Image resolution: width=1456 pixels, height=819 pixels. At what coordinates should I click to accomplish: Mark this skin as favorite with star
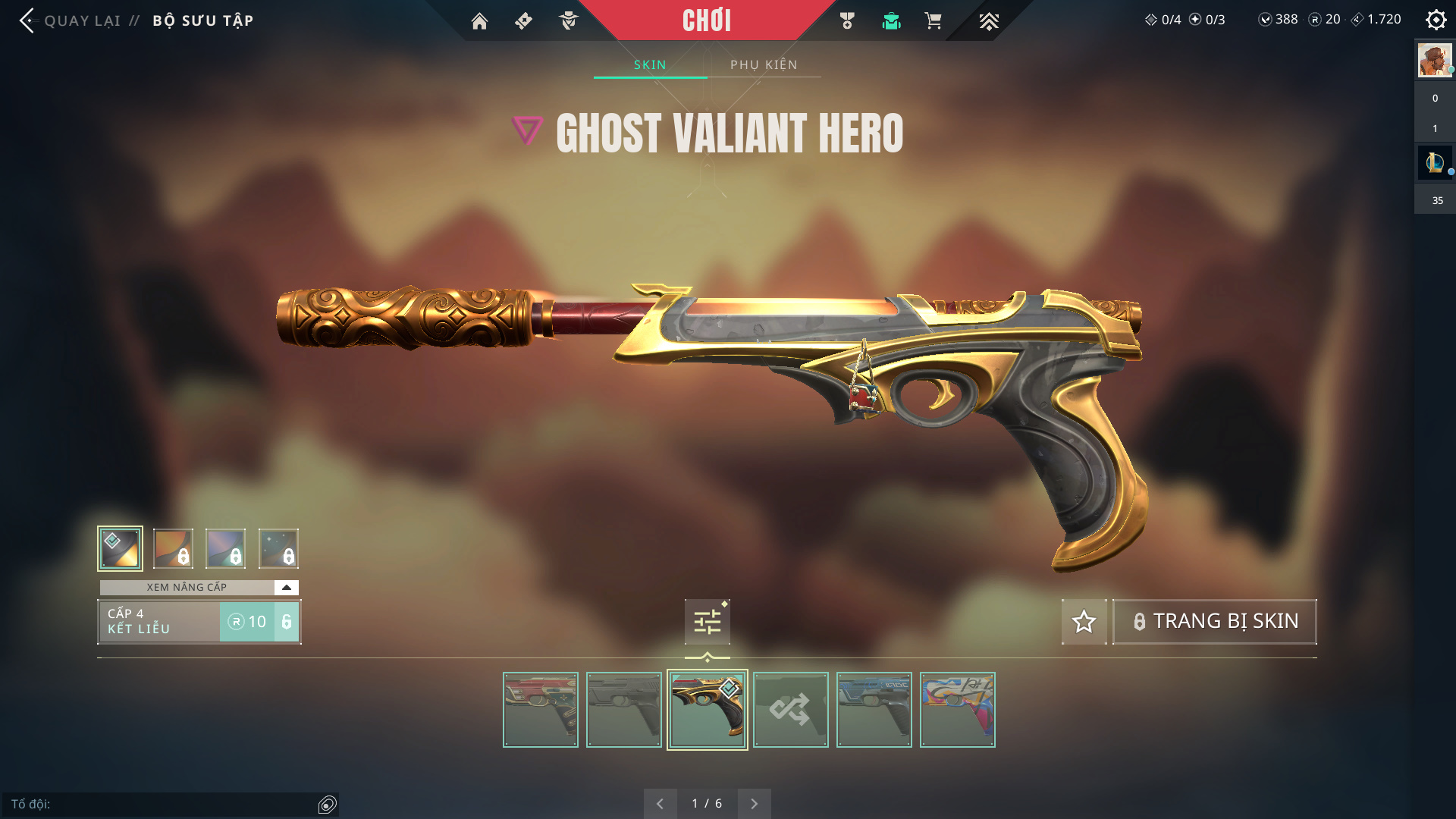click(x=1084, y=622)
